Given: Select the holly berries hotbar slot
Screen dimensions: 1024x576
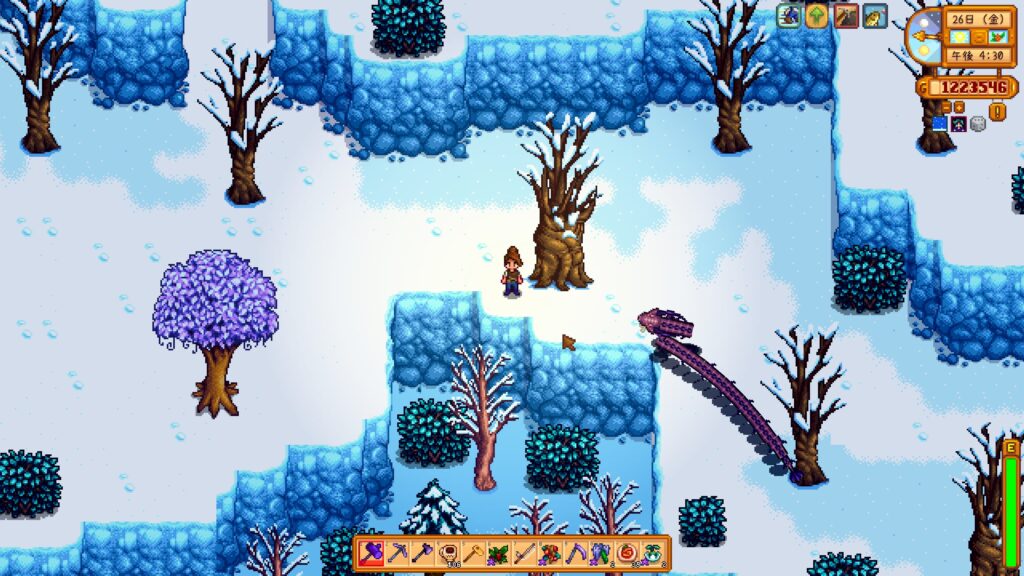Looking at the screenshot, I should (500, 552).
